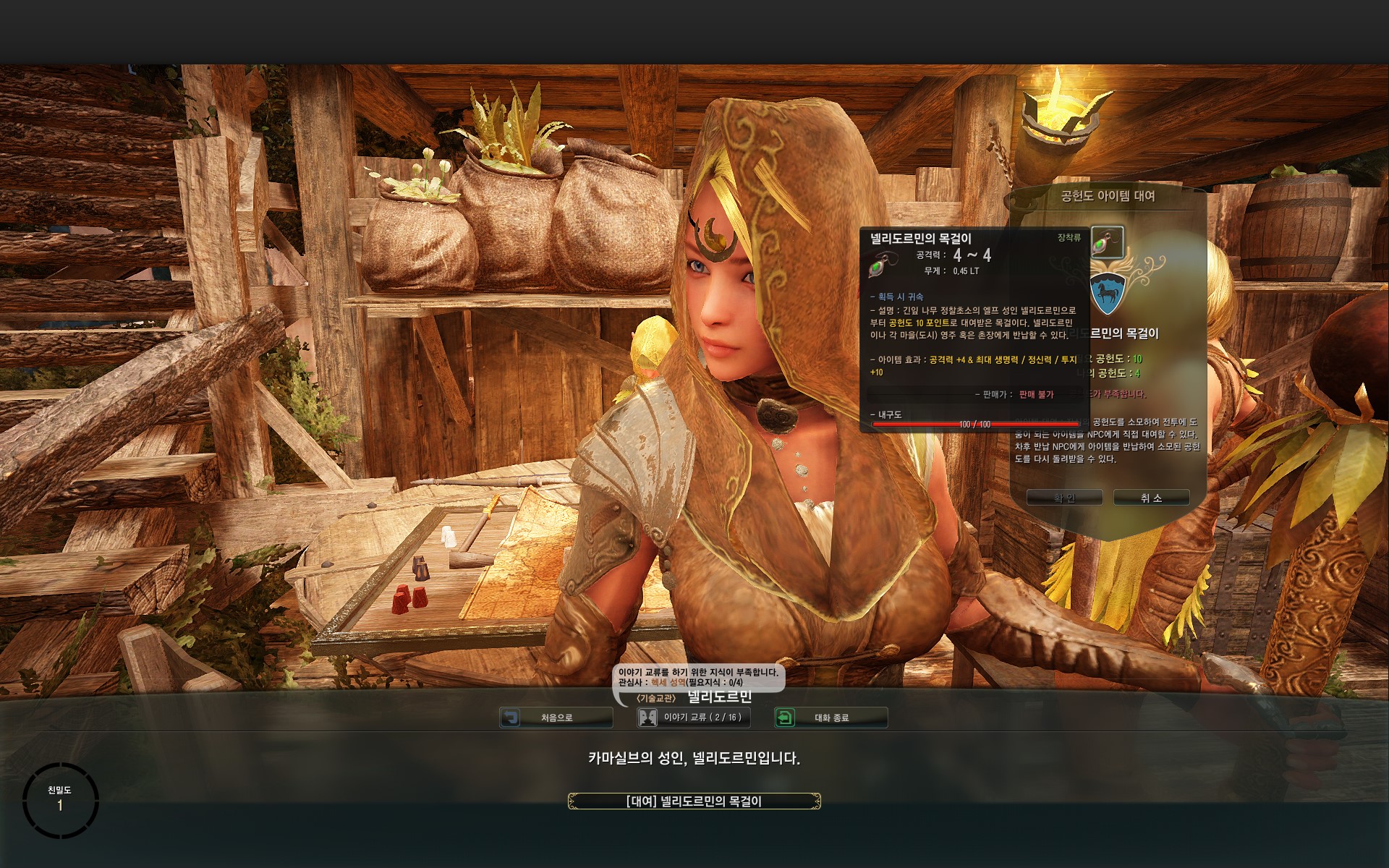The image size is (1389, 868).
Task: Choose the [대여] 넬리도르민의 목걸이 option
Action: pos(694,801)
